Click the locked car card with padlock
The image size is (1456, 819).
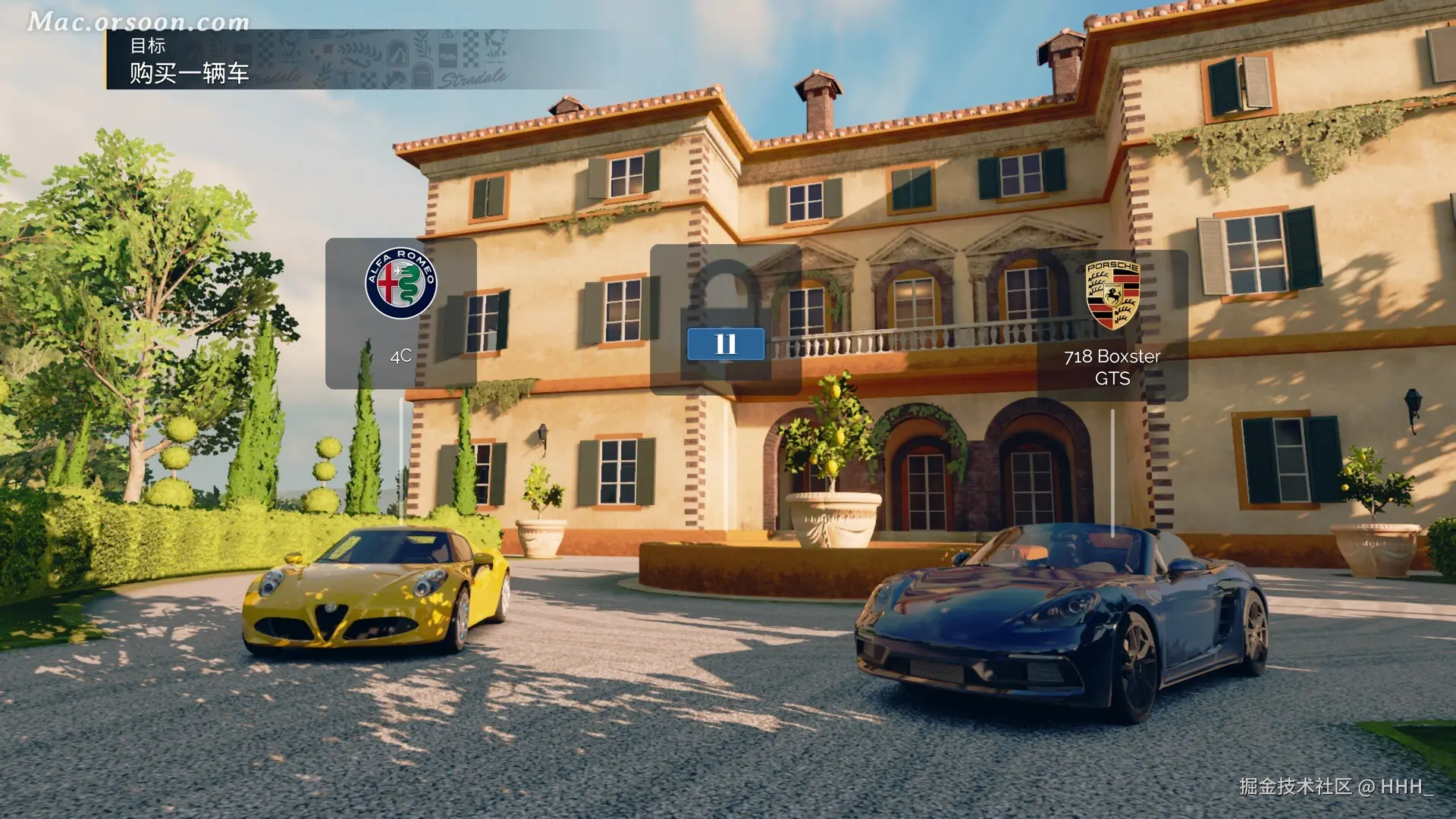725,319
